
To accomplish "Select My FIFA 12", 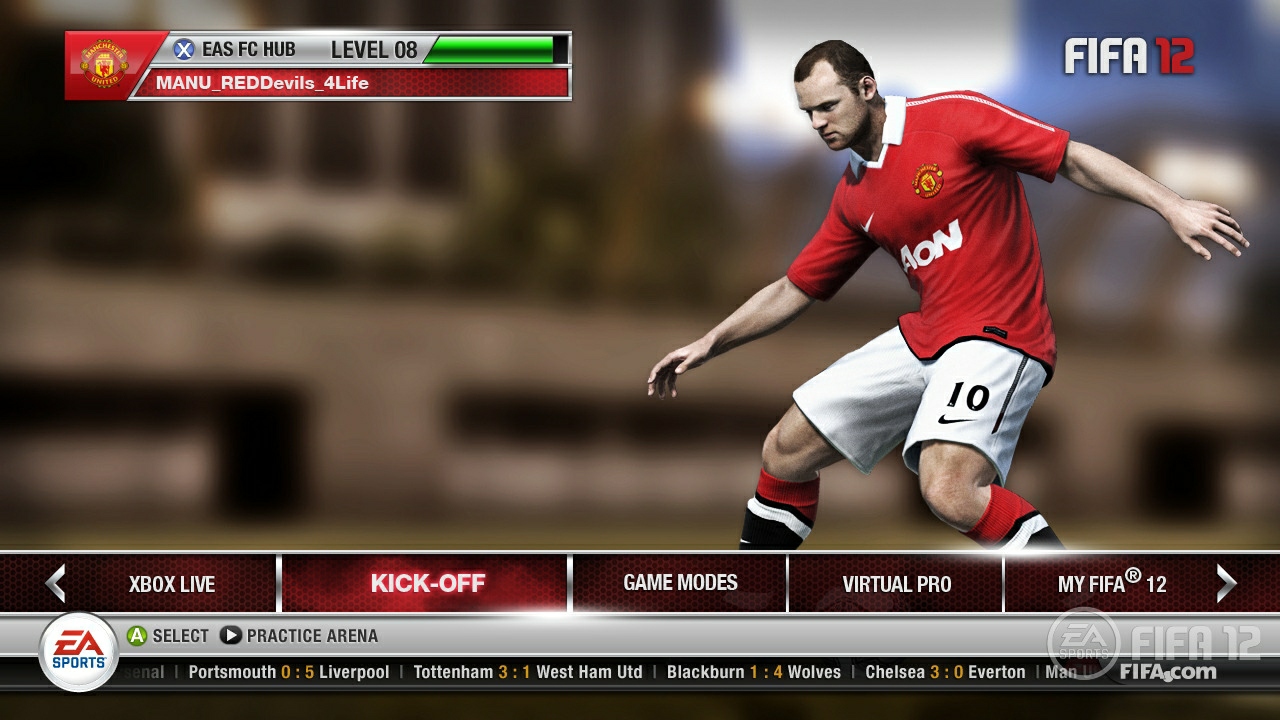I will [x=1113, y=583].
